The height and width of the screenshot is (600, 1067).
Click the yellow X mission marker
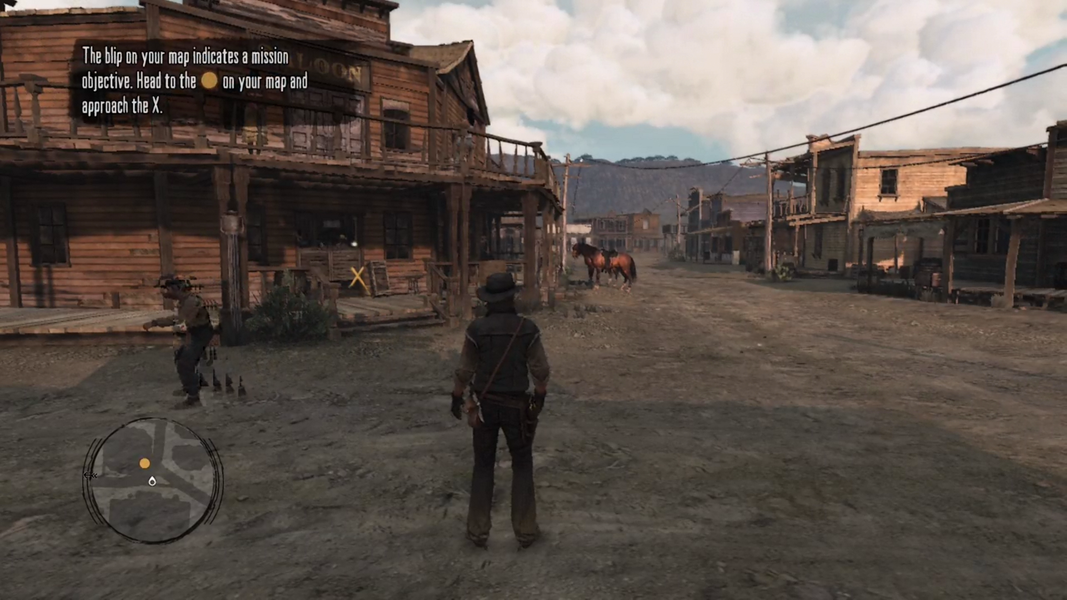[357, 277]
